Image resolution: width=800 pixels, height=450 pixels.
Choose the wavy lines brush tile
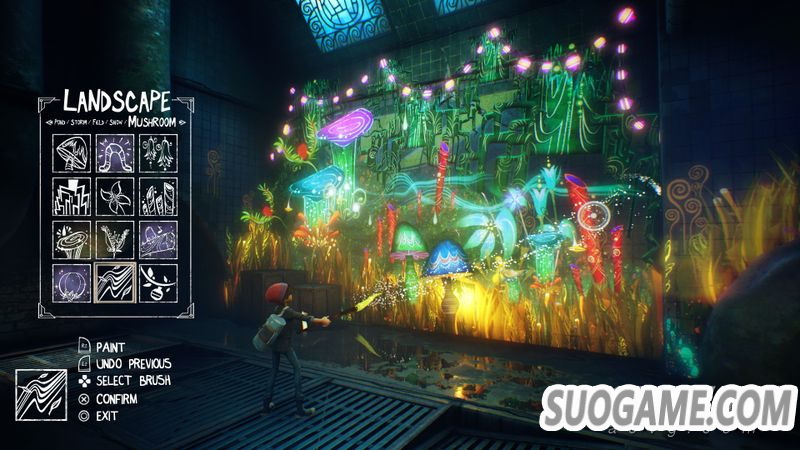click(x=115, y=283)
